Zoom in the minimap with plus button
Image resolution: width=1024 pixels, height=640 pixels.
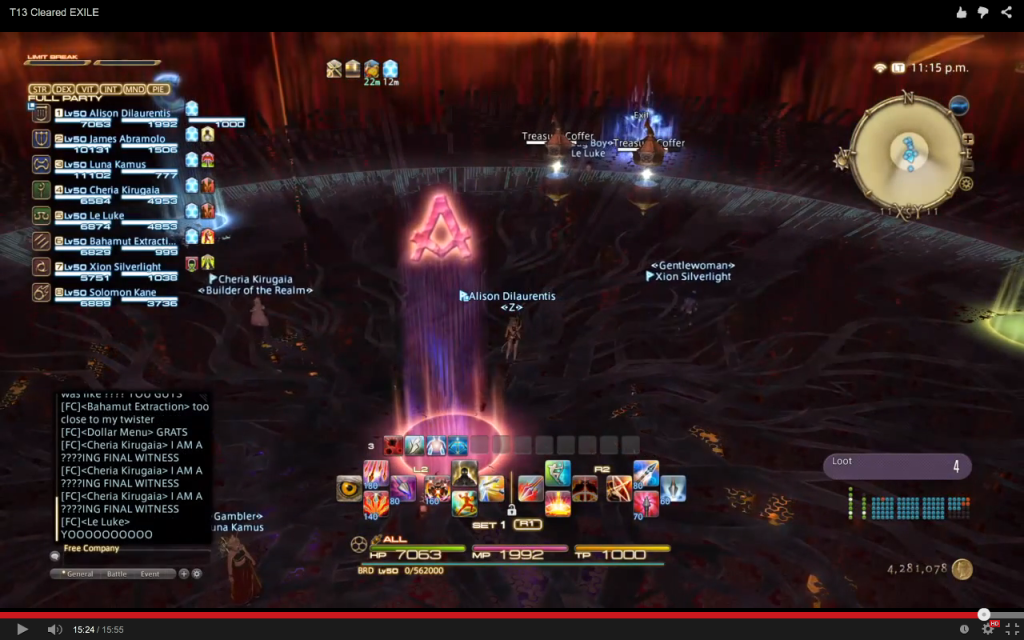(x=967, y=139)
